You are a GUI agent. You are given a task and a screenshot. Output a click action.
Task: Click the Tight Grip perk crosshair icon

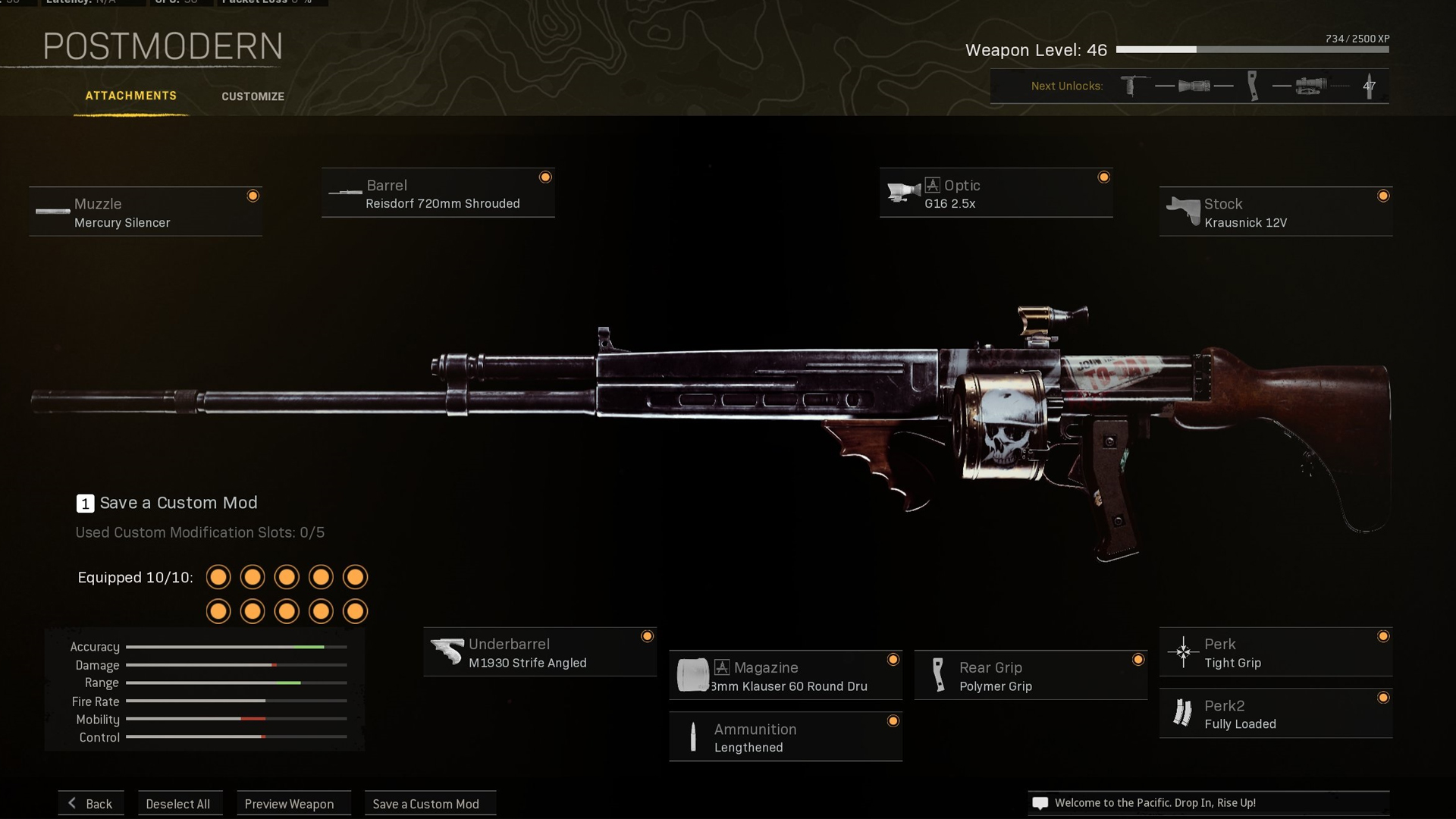pyautogui.click(x=1184, y=652)
